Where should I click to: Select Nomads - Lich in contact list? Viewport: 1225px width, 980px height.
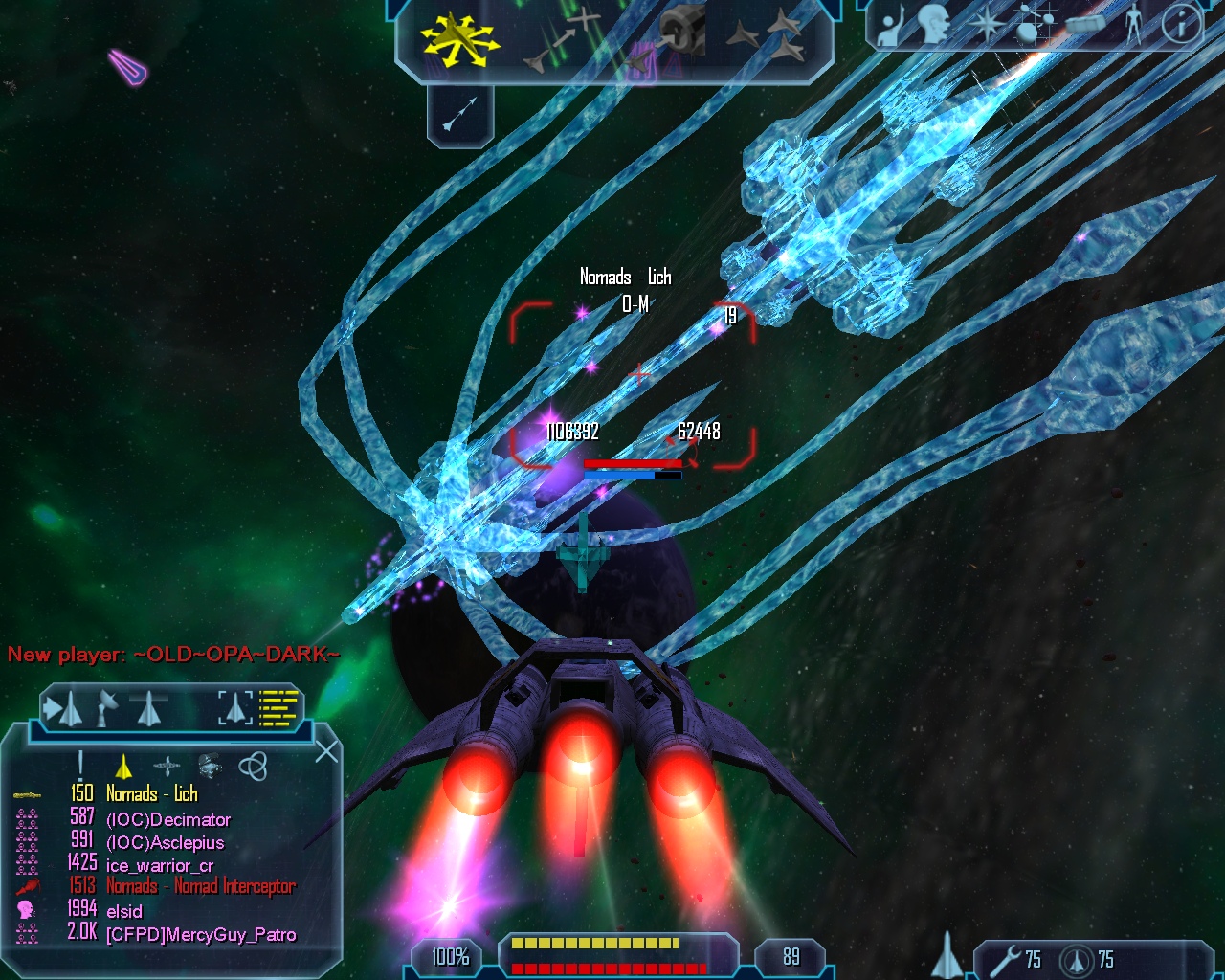point(151,793)
